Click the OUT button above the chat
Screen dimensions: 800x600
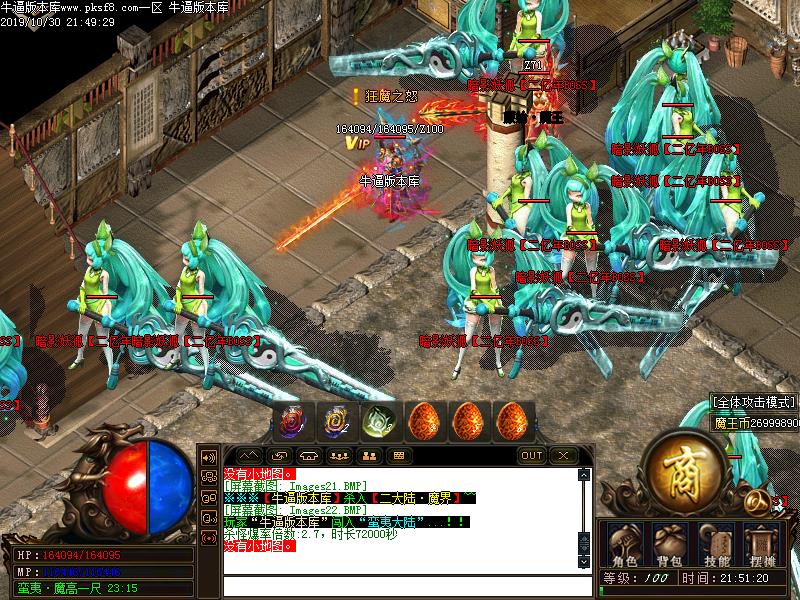point(532,456)
